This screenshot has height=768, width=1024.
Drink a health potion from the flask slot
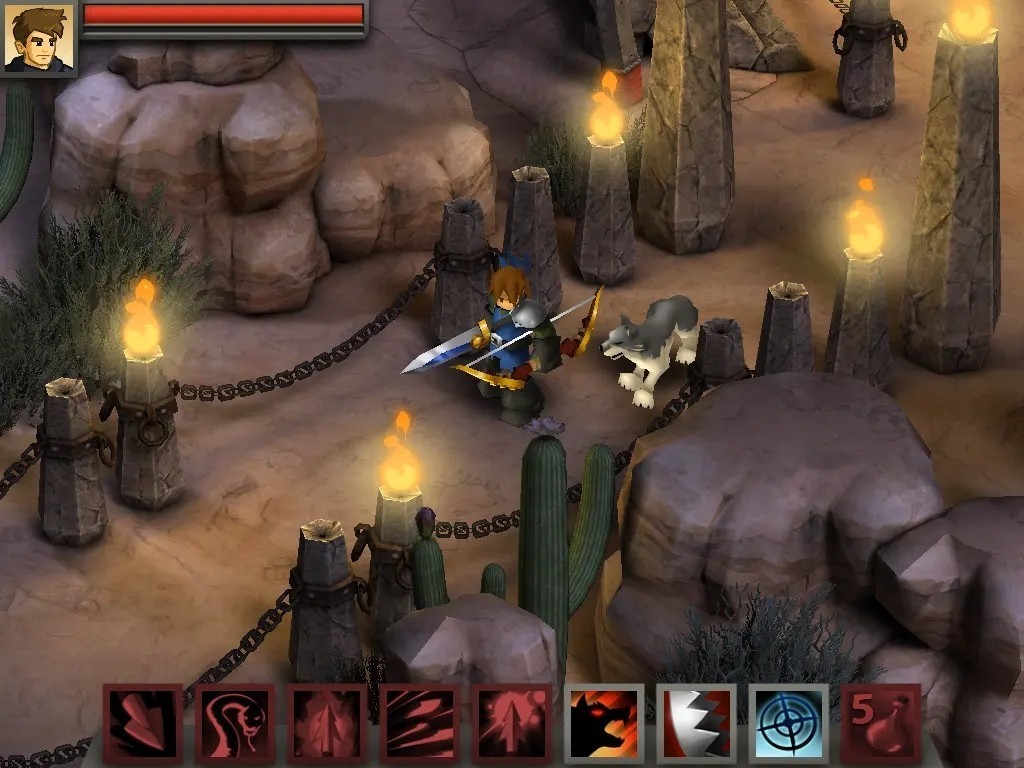pyautogui.click(x=881, y=723)
